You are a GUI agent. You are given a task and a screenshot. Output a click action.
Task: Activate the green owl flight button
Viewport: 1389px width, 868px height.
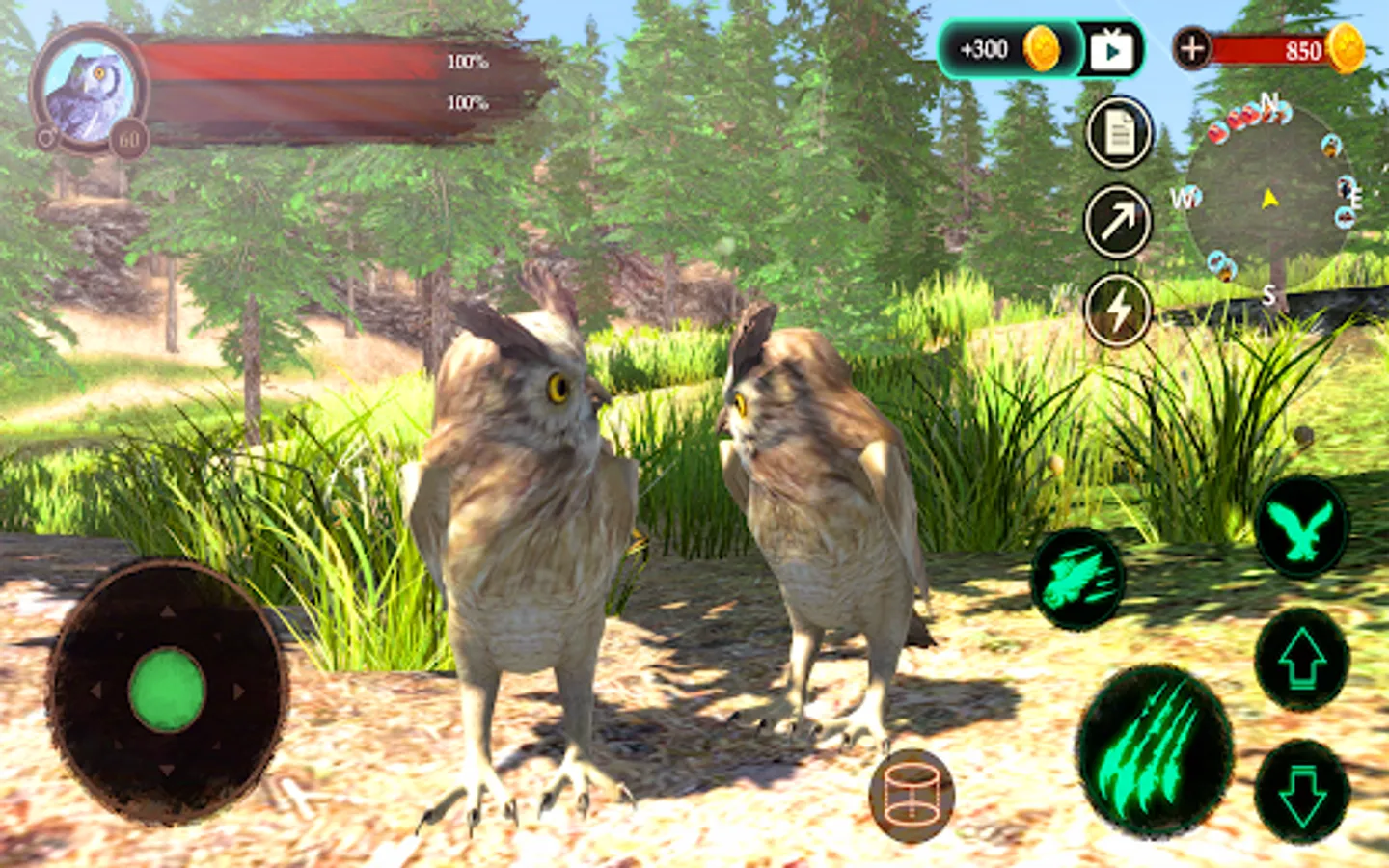point(1301,529)
